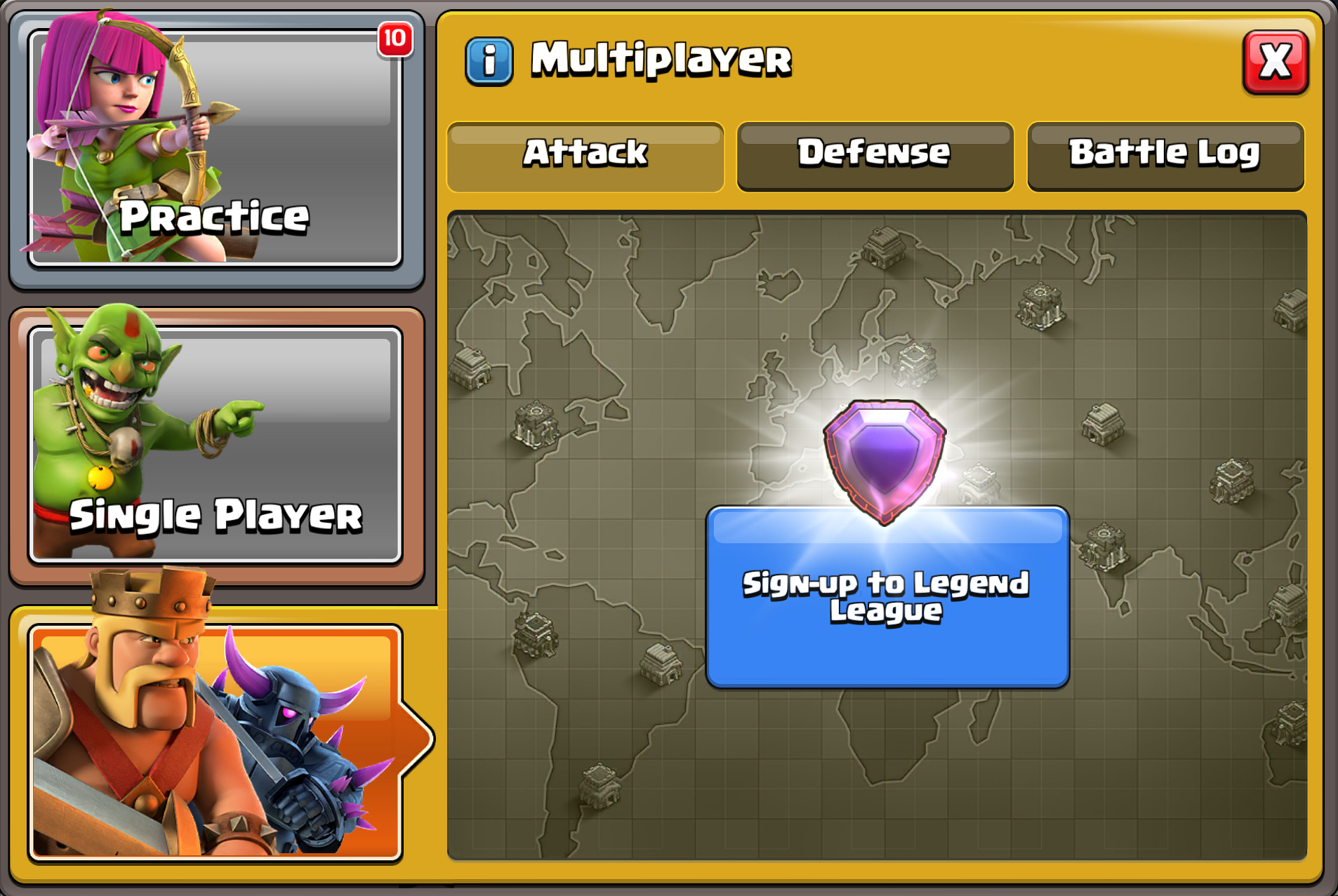Click the Practice label text
This screenshot has width=1338, height=896.
[x=214, y=218]
